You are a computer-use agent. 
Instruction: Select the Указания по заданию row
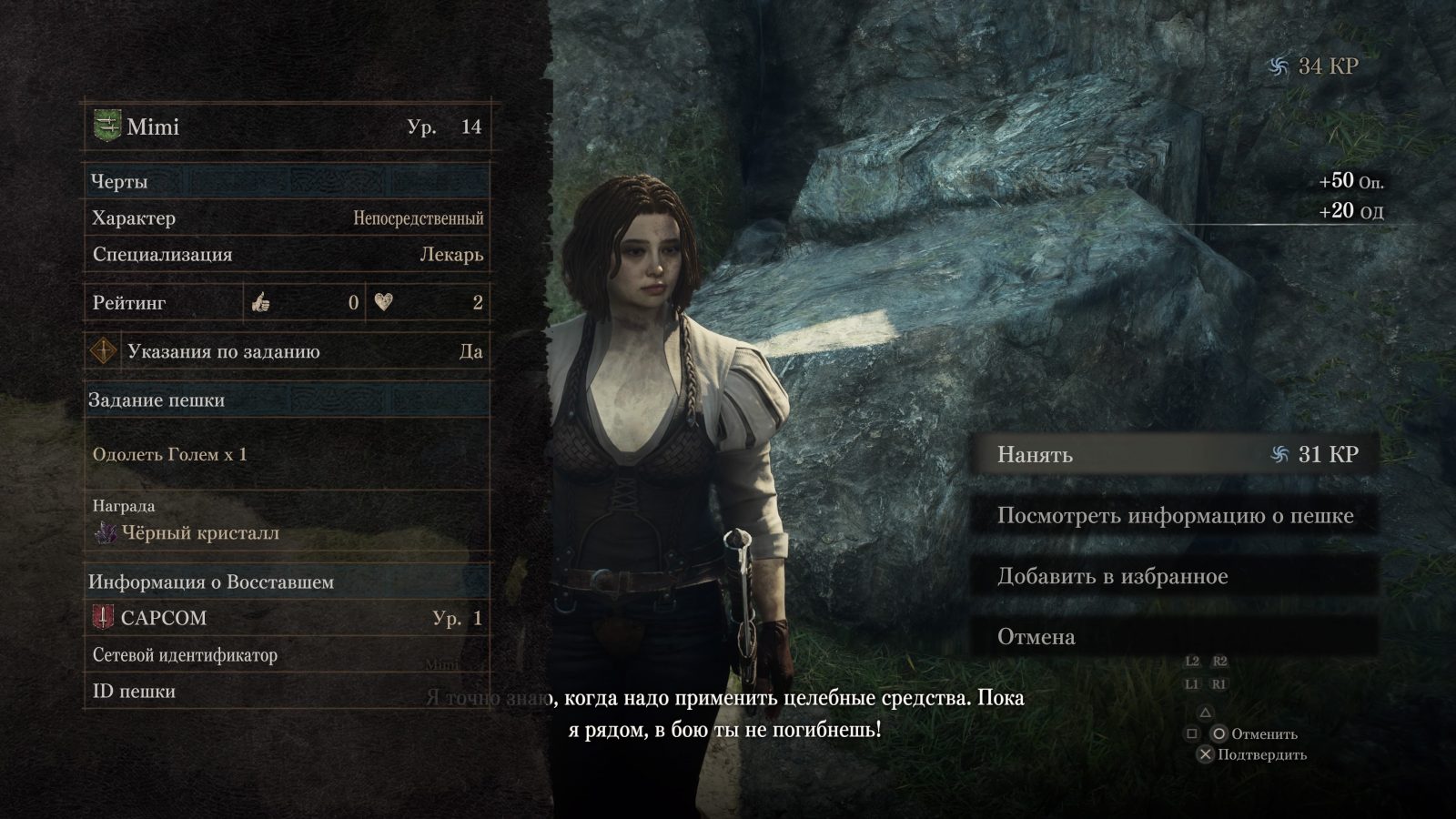pyautogui.click(x=287, y=351)
